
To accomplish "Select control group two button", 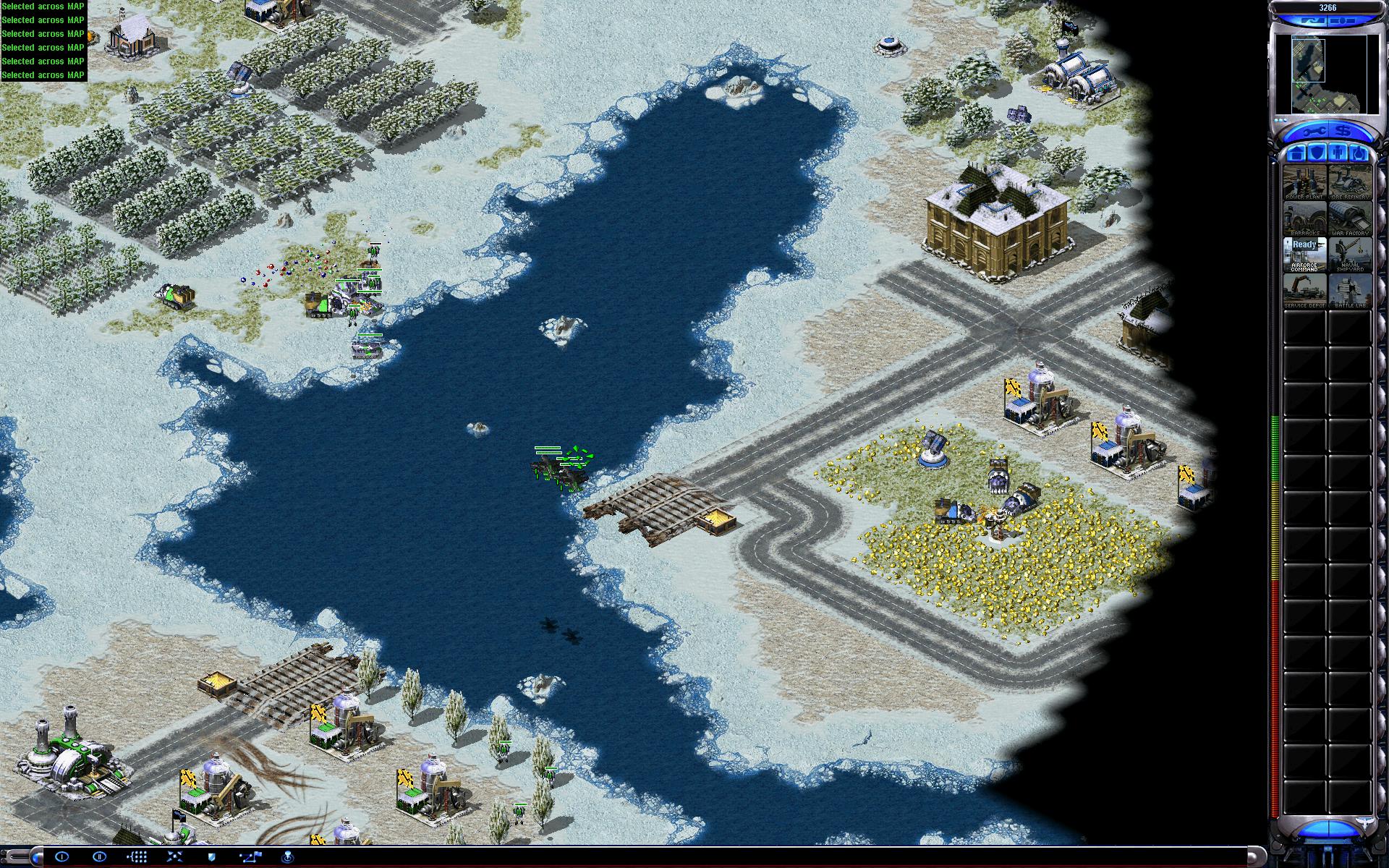I will tap(100, 857).
